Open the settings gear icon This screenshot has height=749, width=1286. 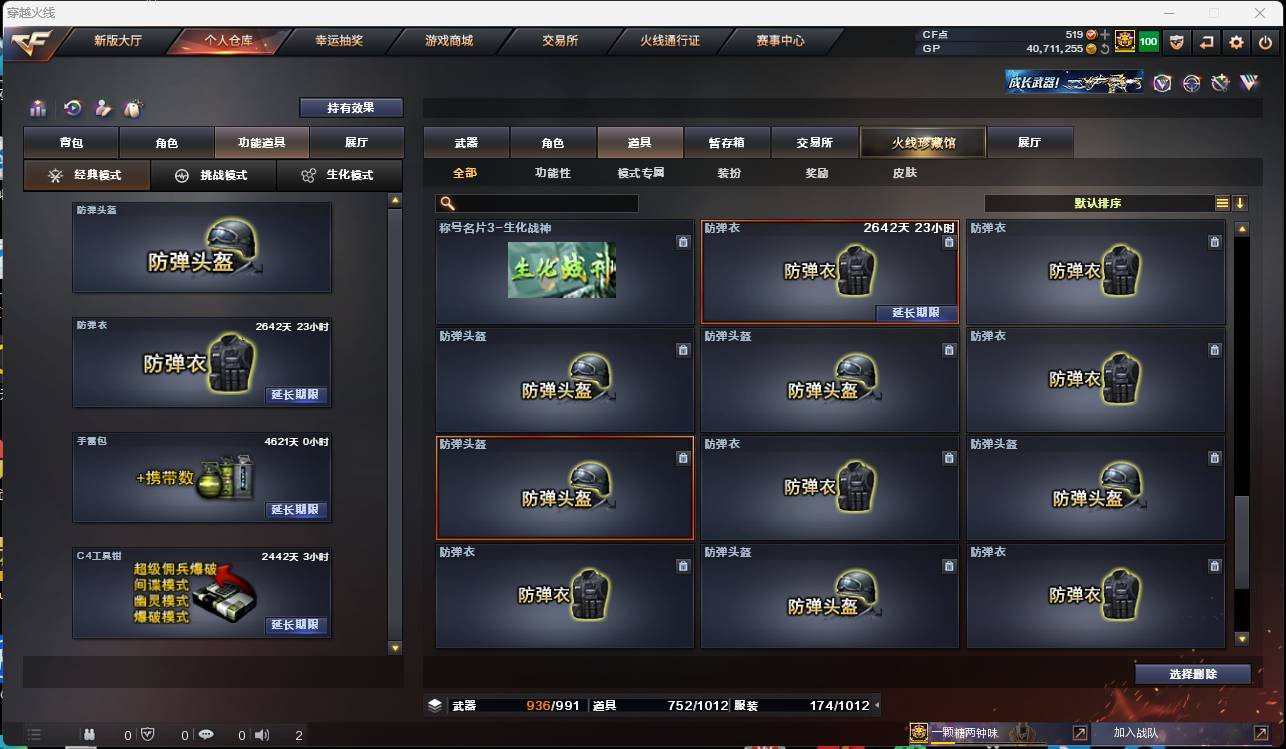(1237, 42)
